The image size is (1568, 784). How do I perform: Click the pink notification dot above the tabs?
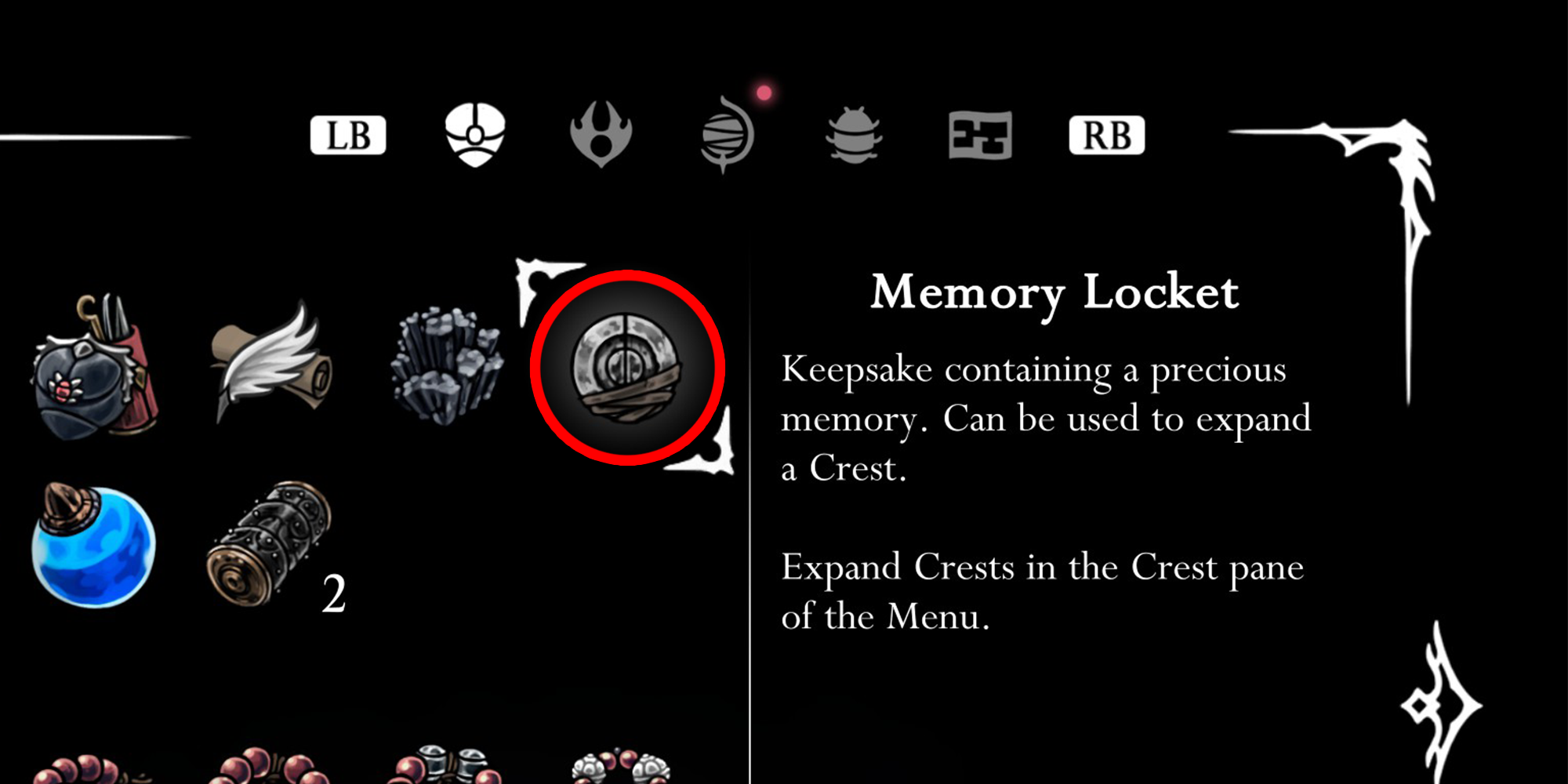(764, 93)
